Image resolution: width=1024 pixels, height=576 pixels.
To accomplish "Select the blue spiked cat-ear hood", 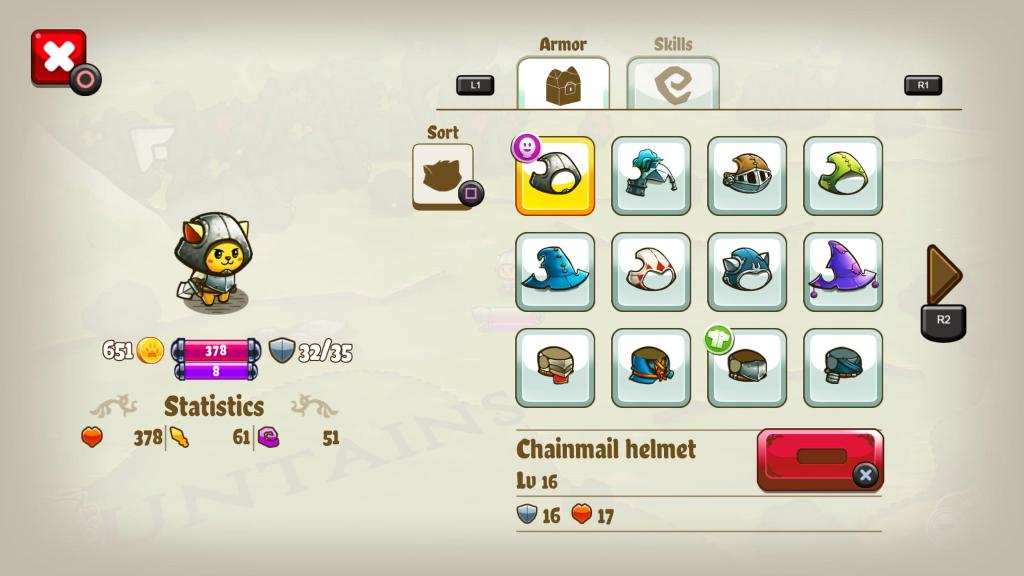I will coord(747,272).
